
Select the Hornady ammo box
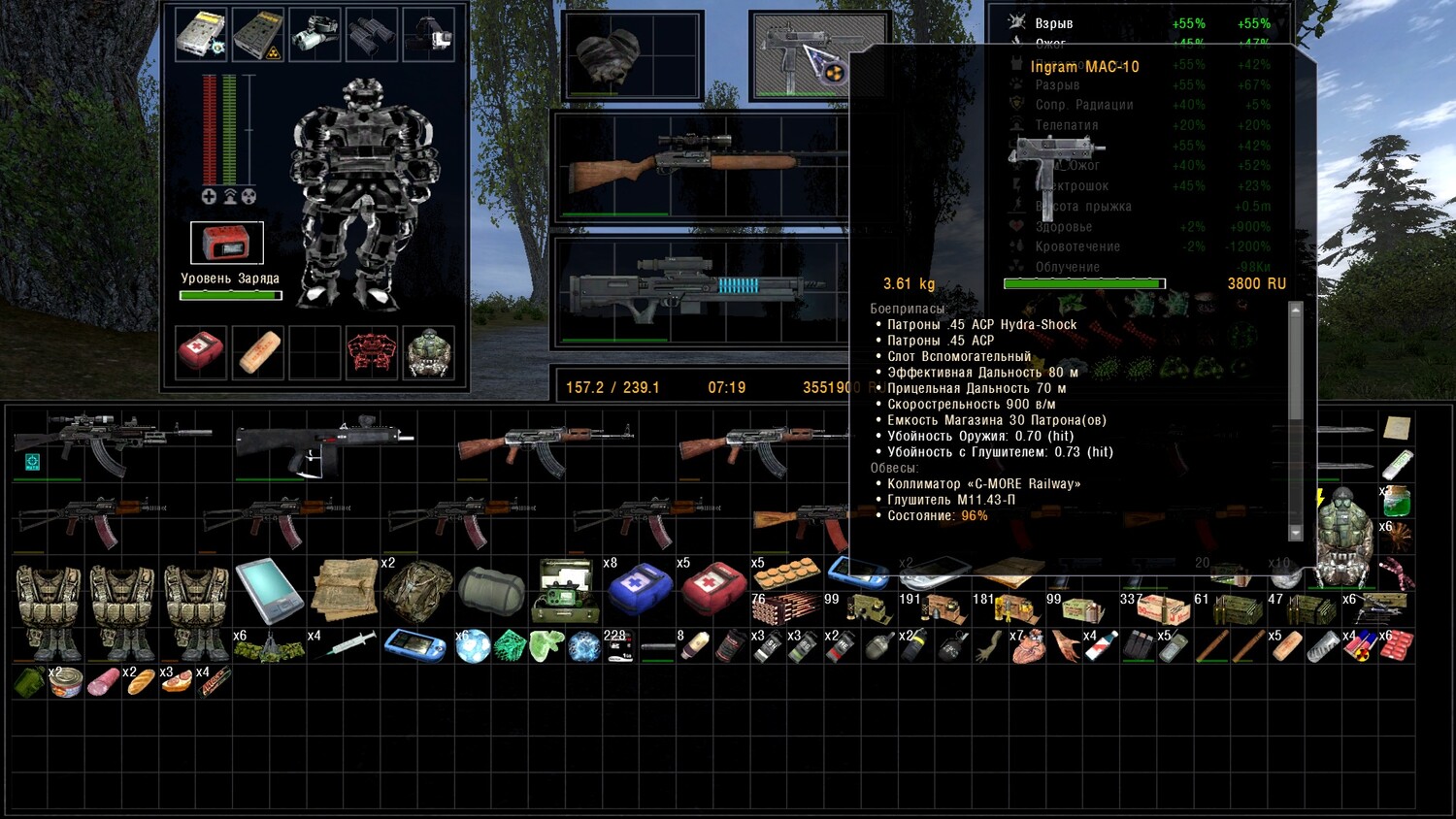(1163, 608)
